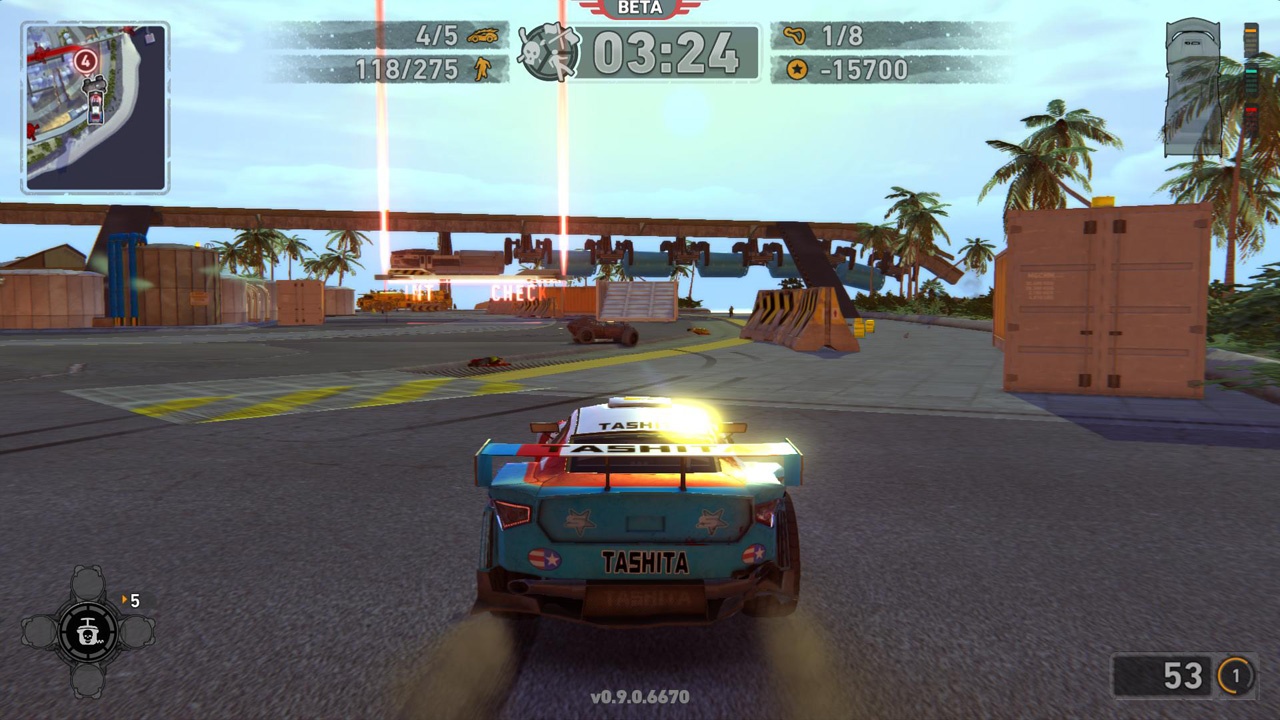1280x720 pixels.
Task: Open the car damage diagram
Action: 1193,88
